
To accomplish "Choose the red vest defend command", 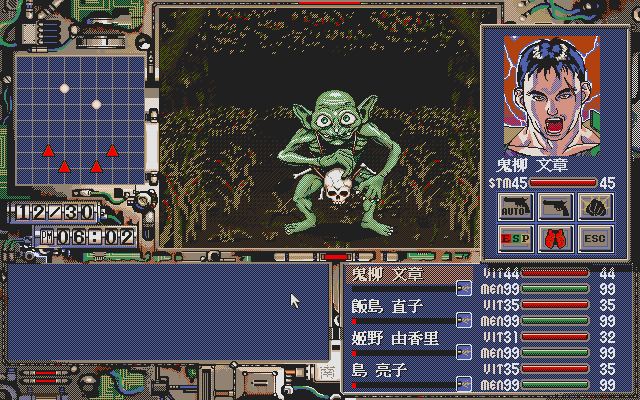I will (553, 240).
